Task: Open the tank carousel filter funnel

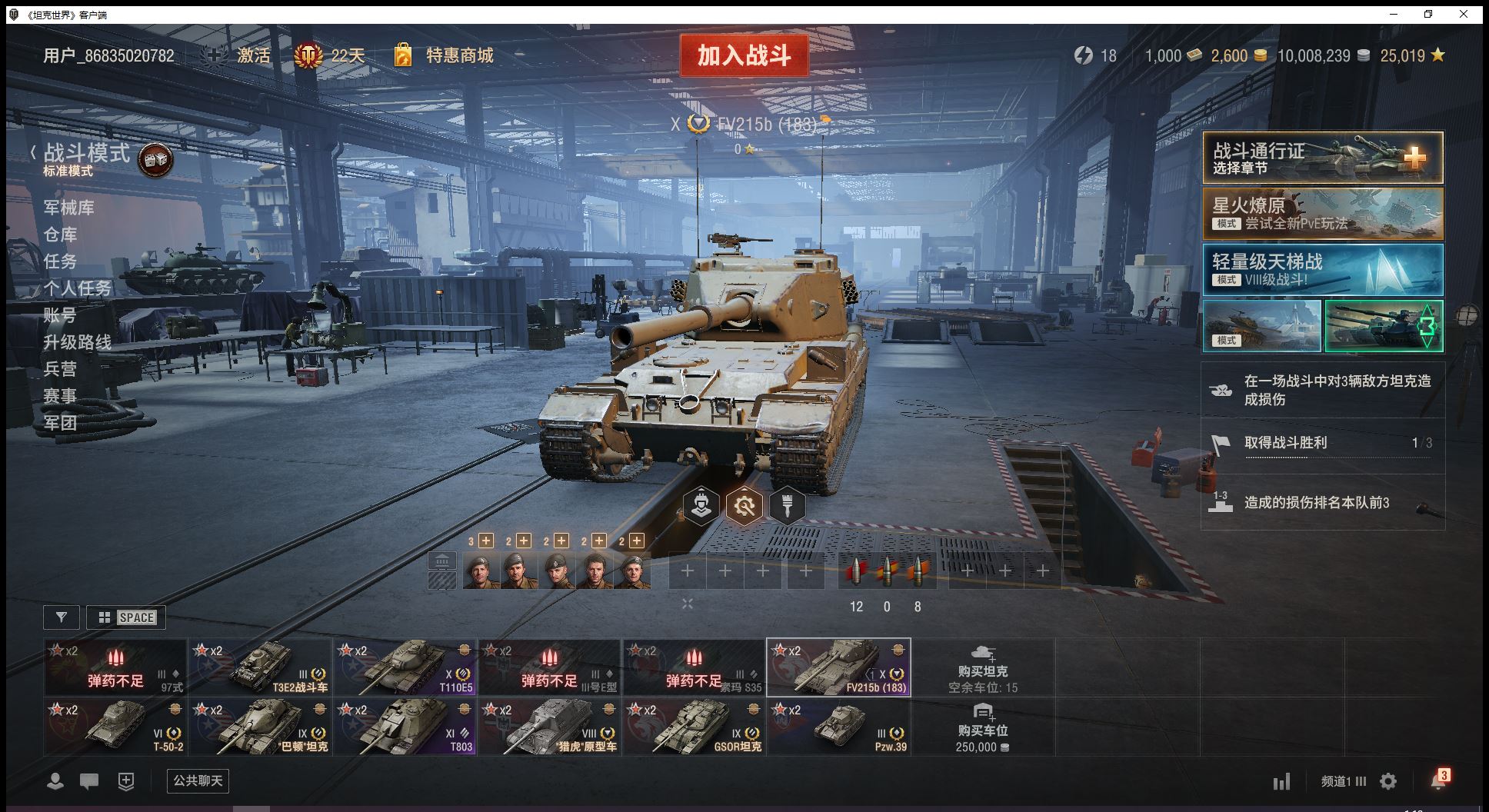Action: tap(62, 617)
